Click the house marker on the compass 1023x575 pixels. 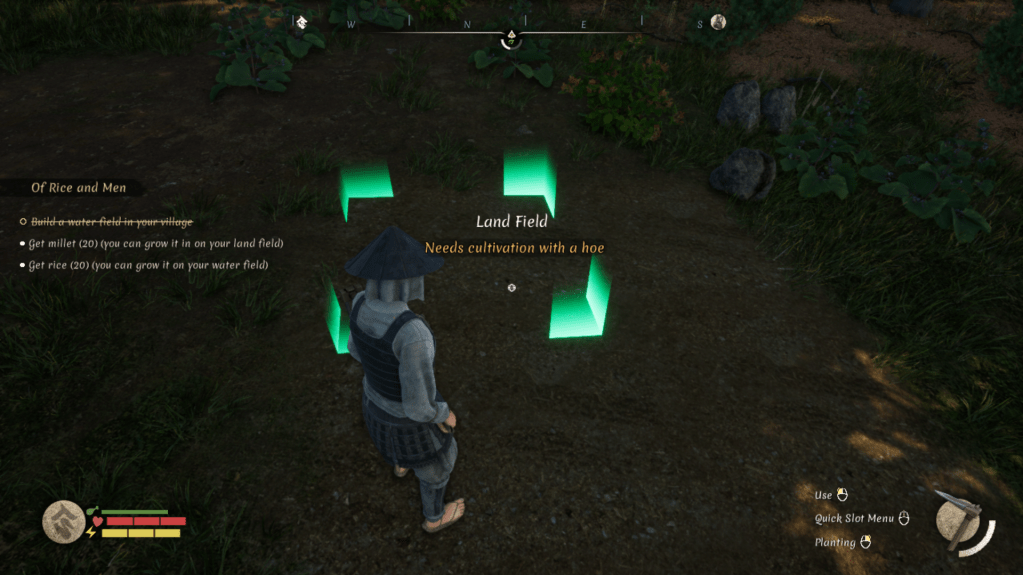301,22
